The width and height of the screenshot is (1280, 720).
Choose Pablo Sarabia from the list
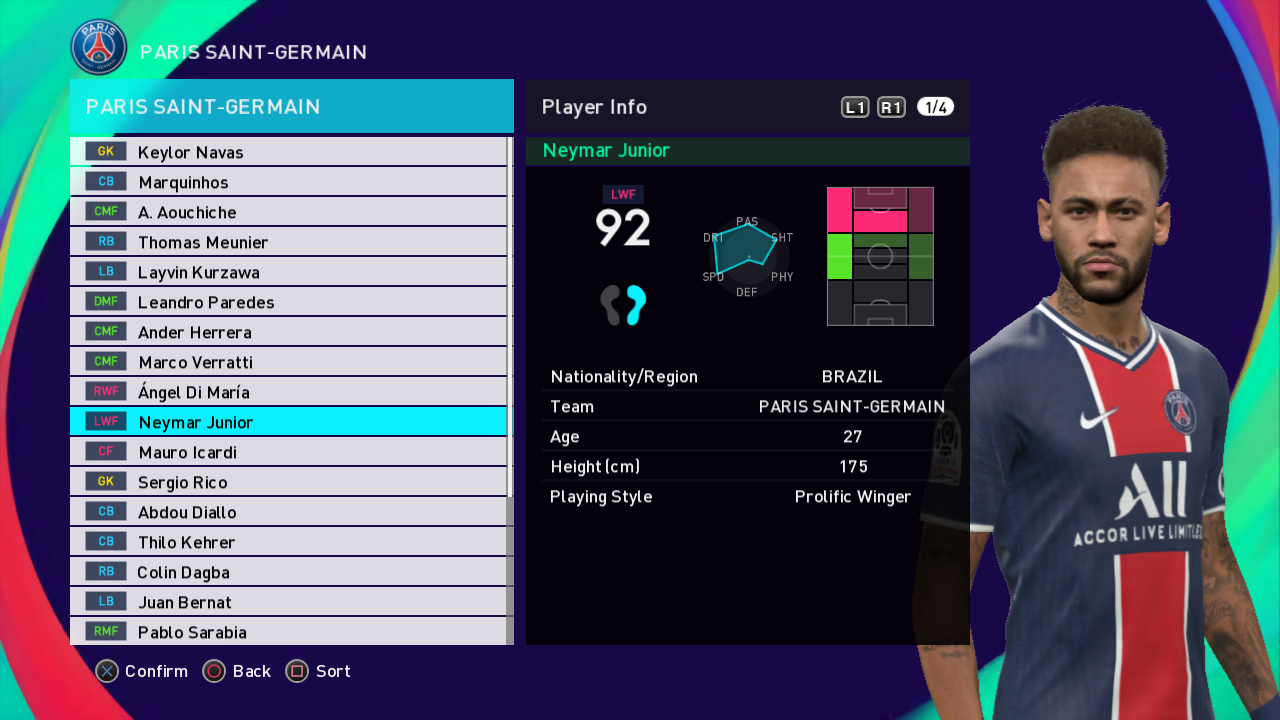[x=288, y=632]
